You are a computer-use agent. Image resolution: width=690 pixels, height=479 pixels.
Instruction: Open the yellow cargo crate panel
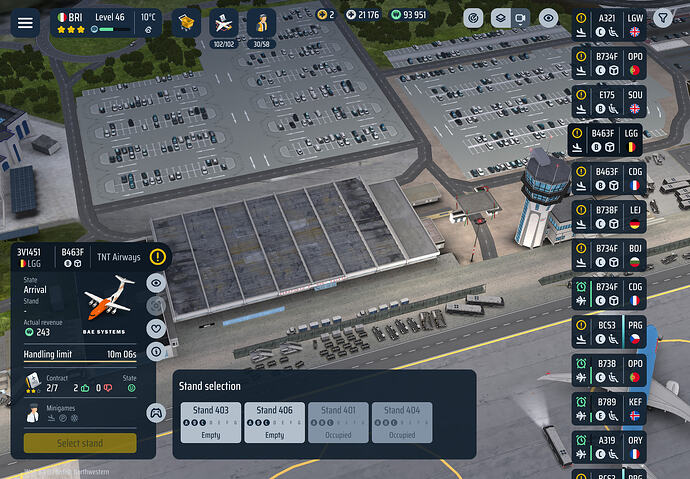(184, 22)
